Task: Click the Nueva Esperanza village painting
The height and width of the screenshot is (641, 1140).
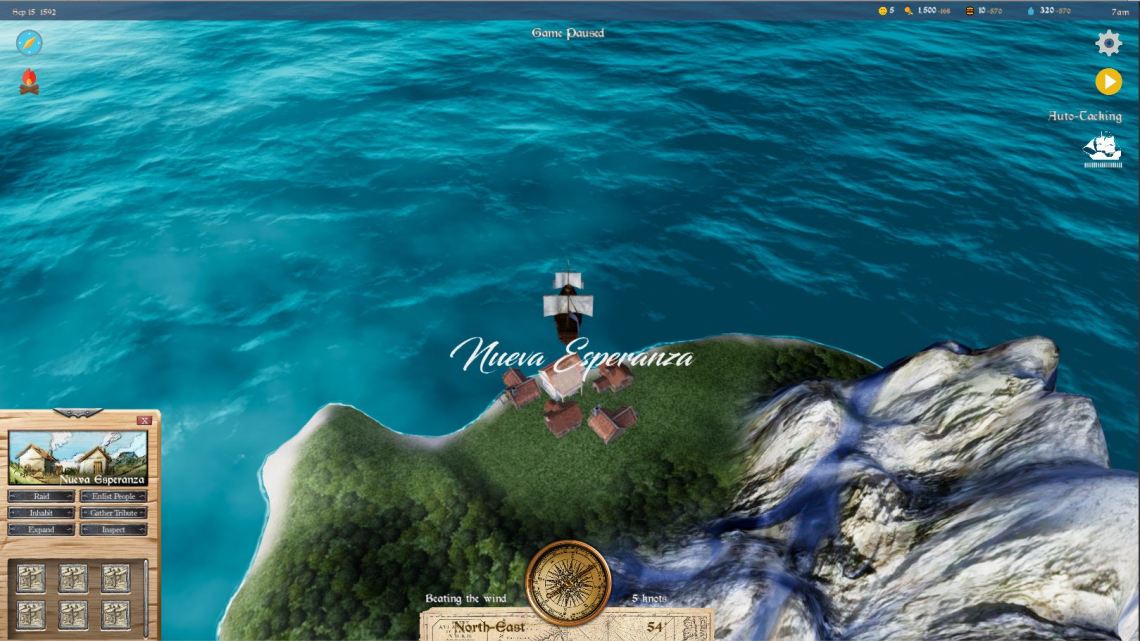Action: (x=78, y=458)
